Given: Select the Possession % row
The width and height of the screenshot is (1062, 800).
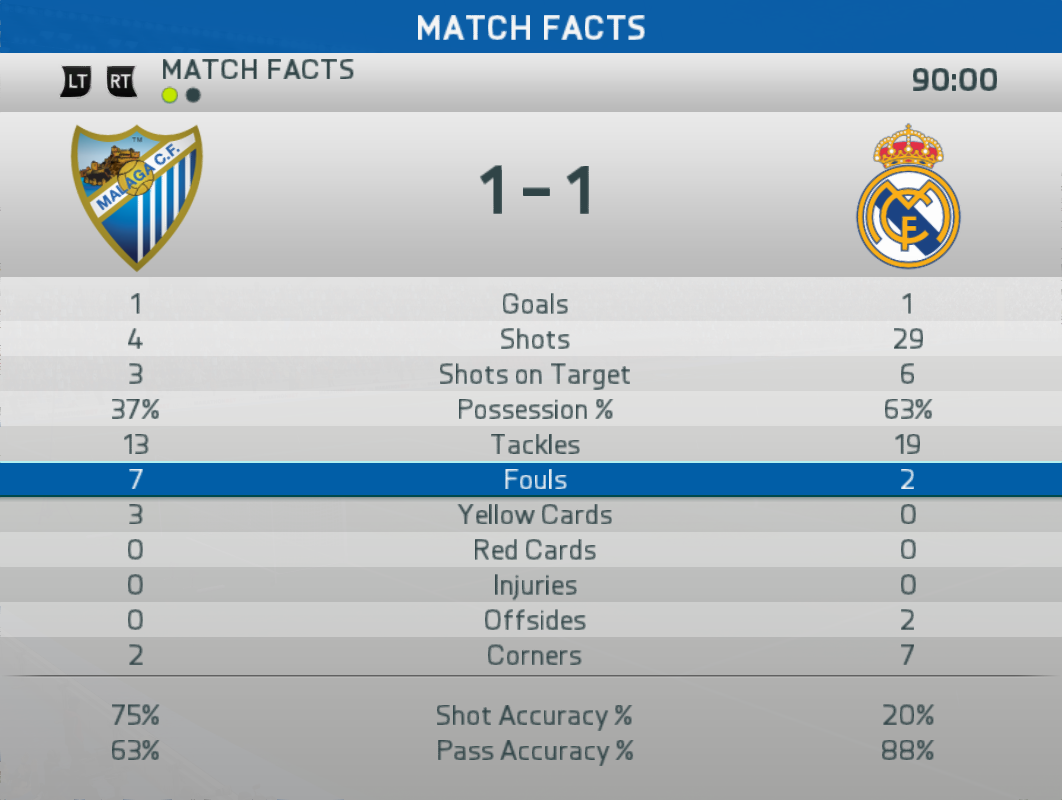Looking at the screenshot, I should (534, 410).
